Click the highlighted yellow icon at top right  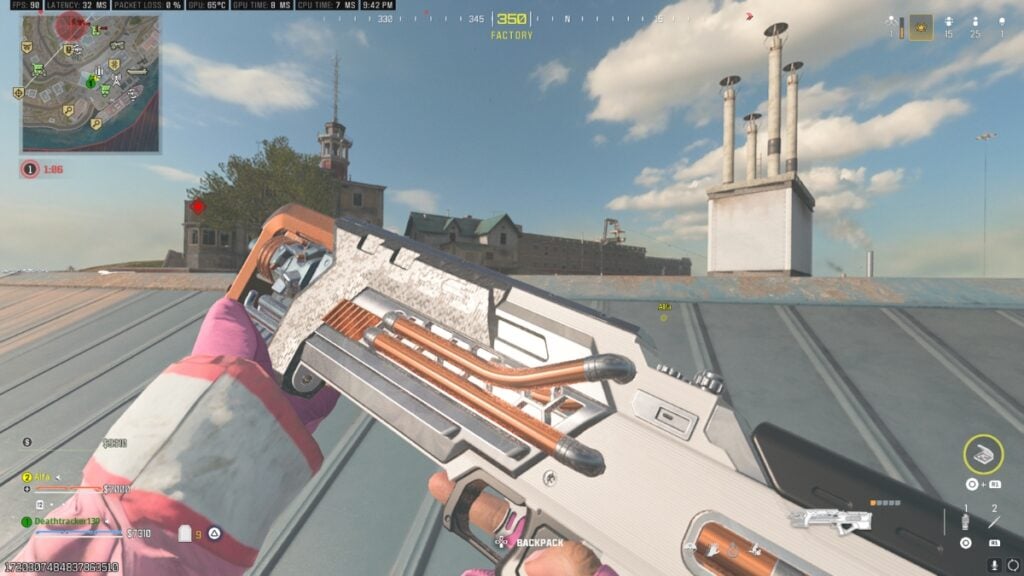(920, 27)
